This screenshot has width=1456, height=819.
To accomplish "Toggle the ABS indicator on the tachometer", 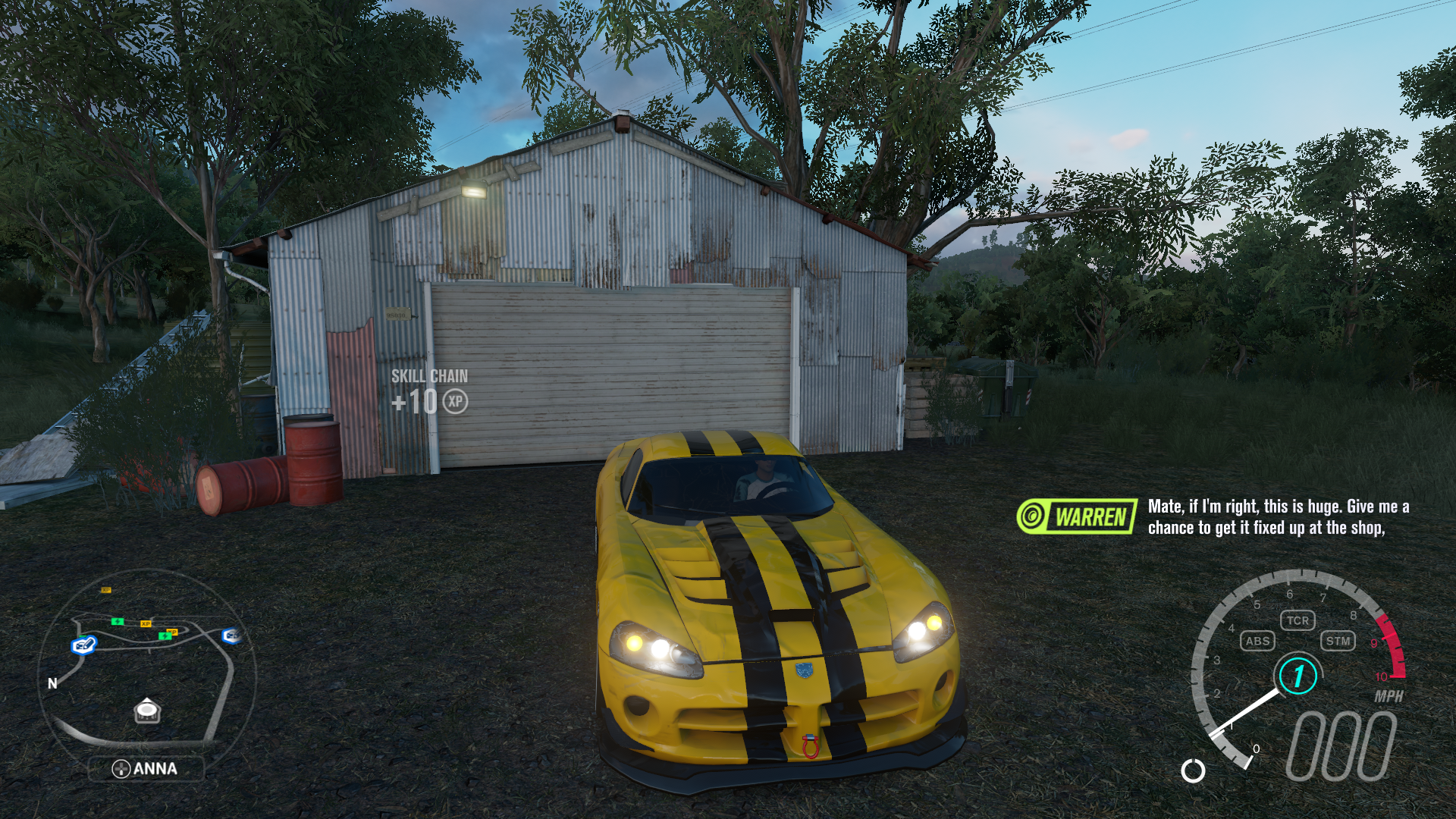I will 1258,641.
